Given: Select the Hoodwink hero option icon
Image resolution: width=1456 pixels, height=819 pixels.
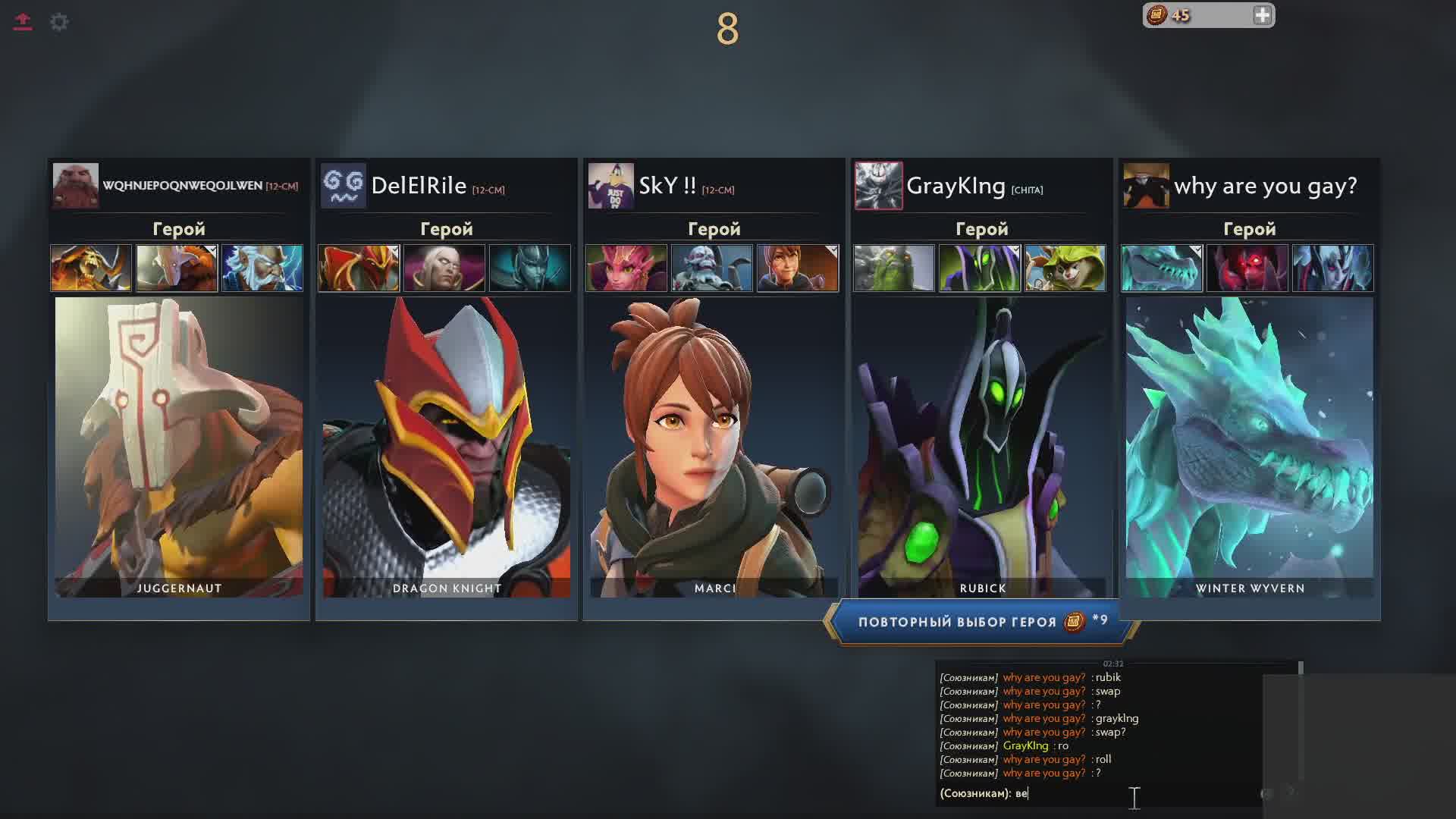Looking at the screenshot, I should coord(1065,268).
